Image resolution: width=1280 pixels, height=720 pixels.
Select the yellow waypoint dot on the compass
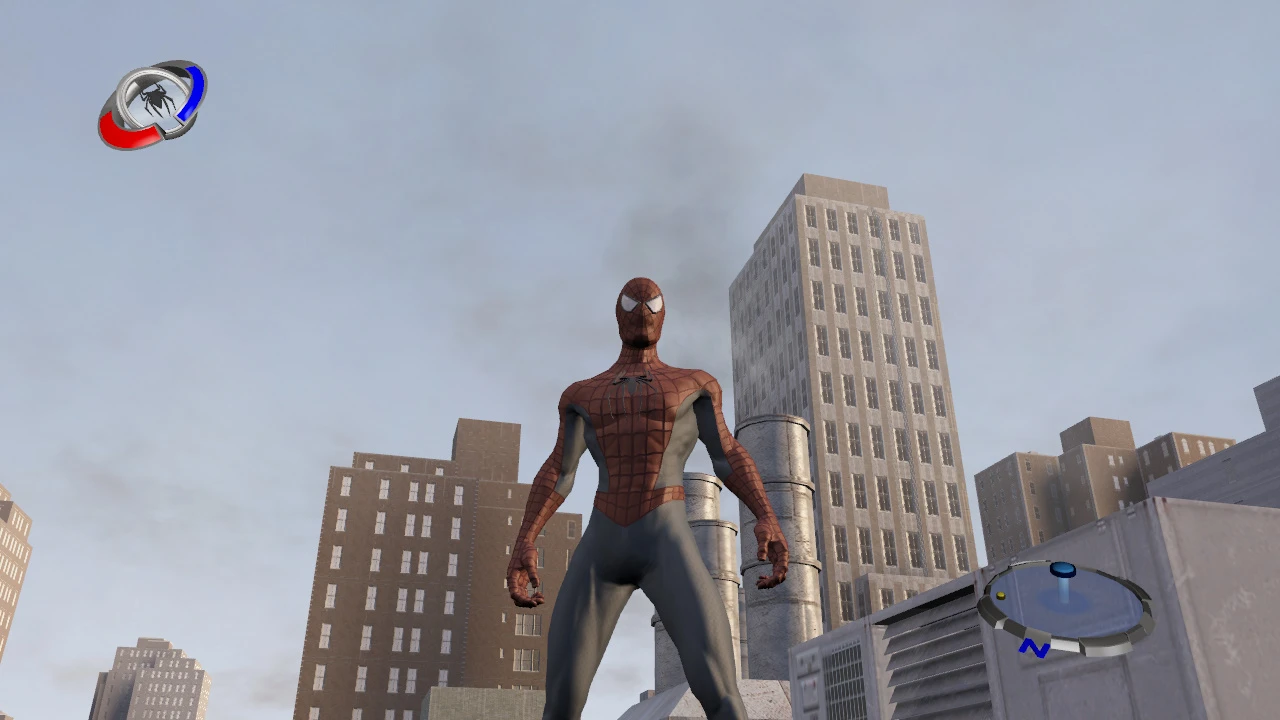pos(1000,596)
